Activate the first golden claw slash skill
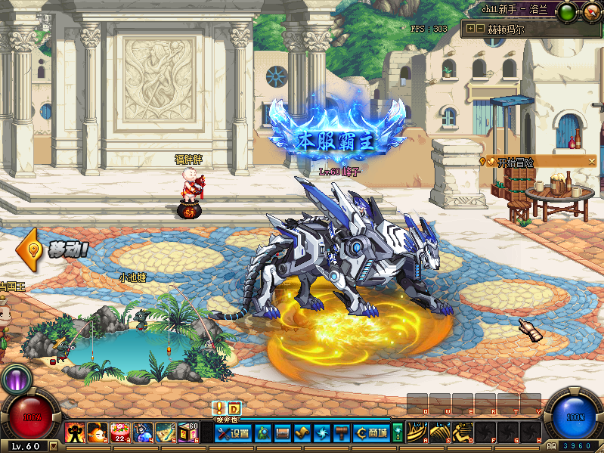The image size is (604, 453). [417, 432]
